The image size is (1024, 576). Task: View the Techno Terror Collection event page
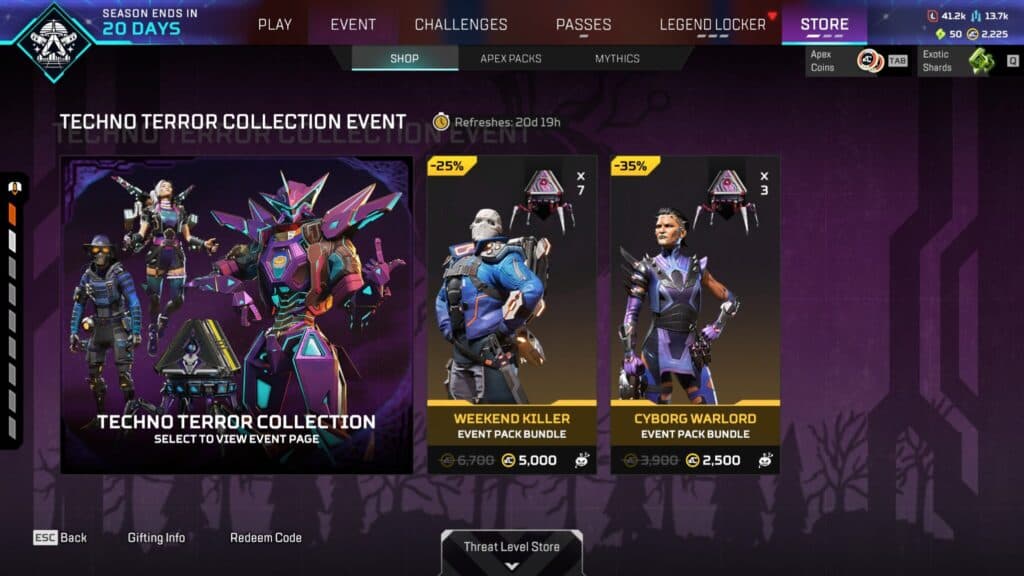click(237, 314)
